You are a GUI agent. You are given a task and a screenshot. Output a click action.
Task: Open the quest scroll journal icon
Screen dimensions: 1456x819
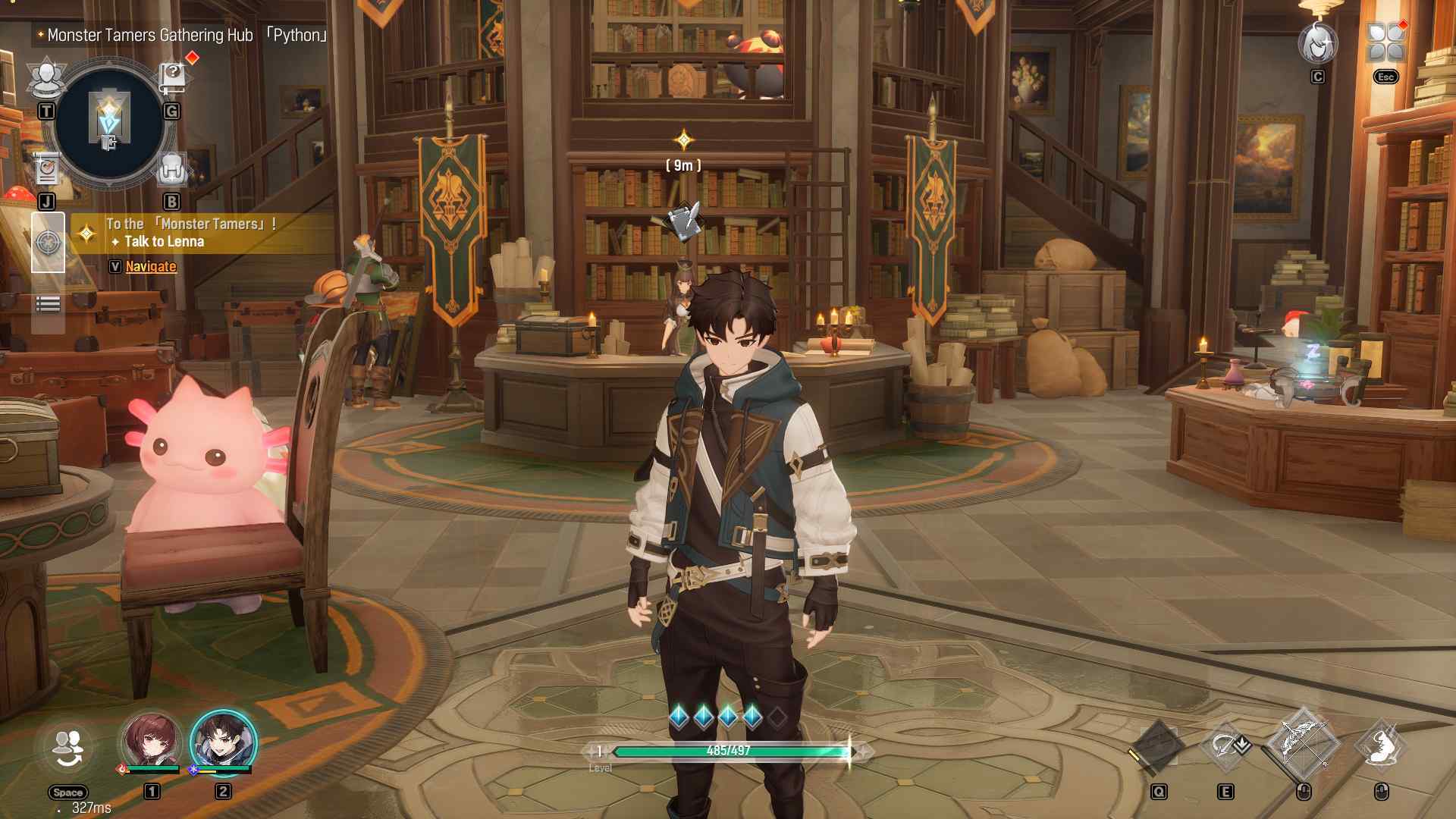(x=47, y=170)
